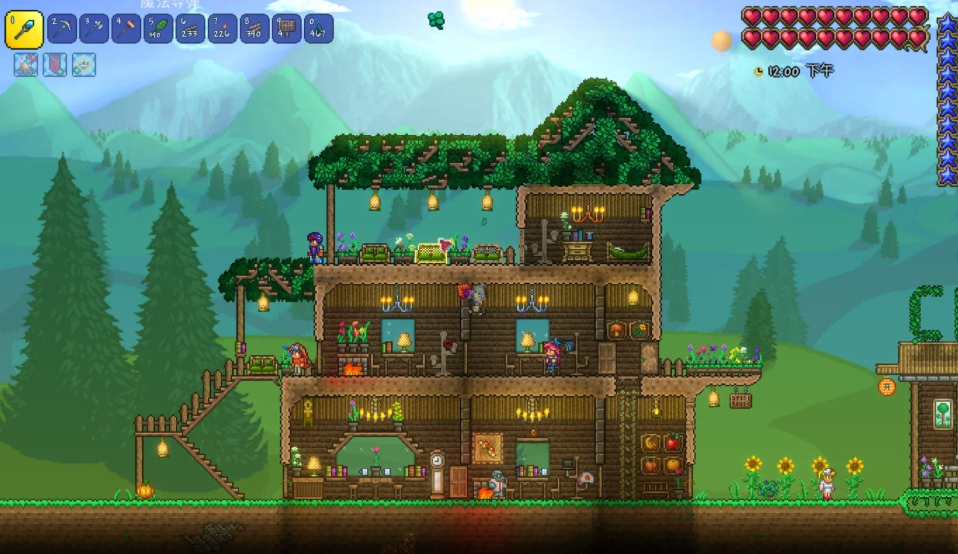Select the magic missile wand slot
This screenshot has width=958, height=554.
pos(24,30)
